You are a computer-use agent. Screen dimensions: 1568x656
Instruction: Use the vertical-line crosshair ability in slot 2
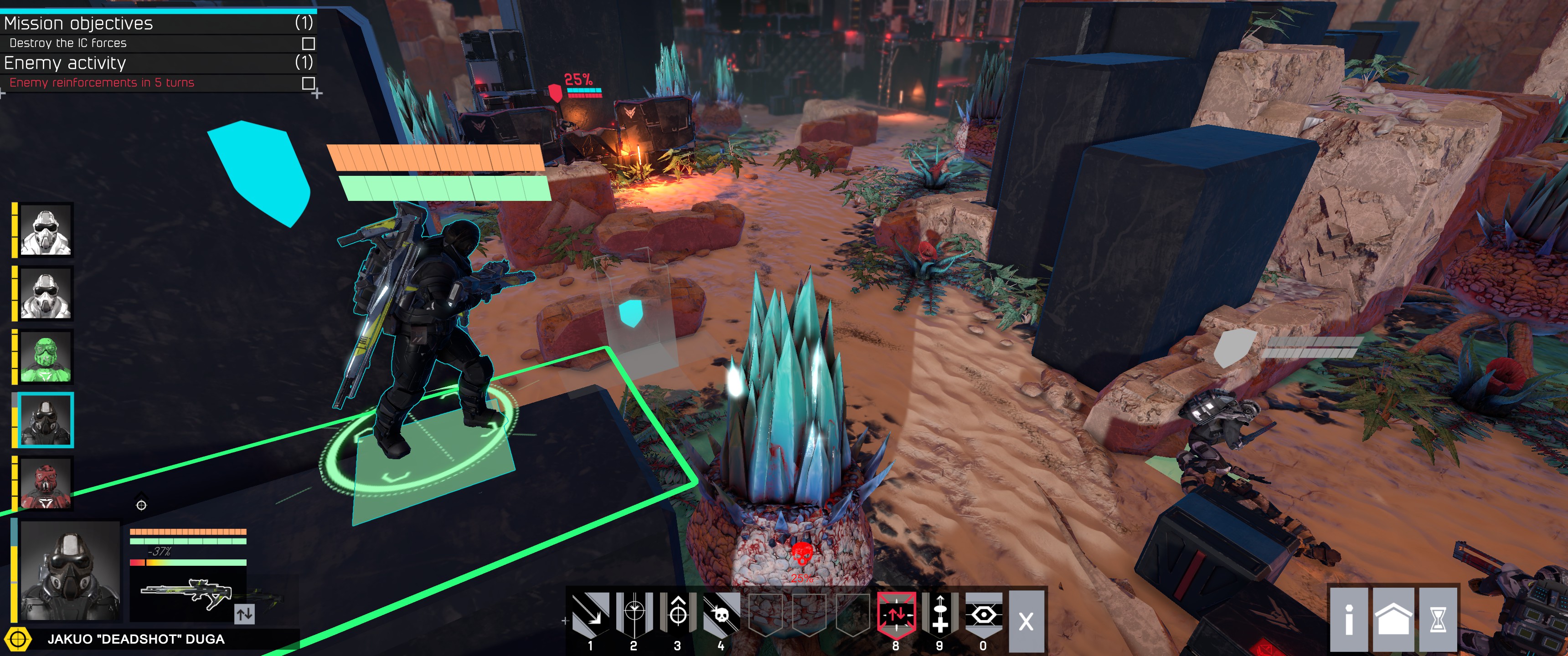click(x=634, y=615)
